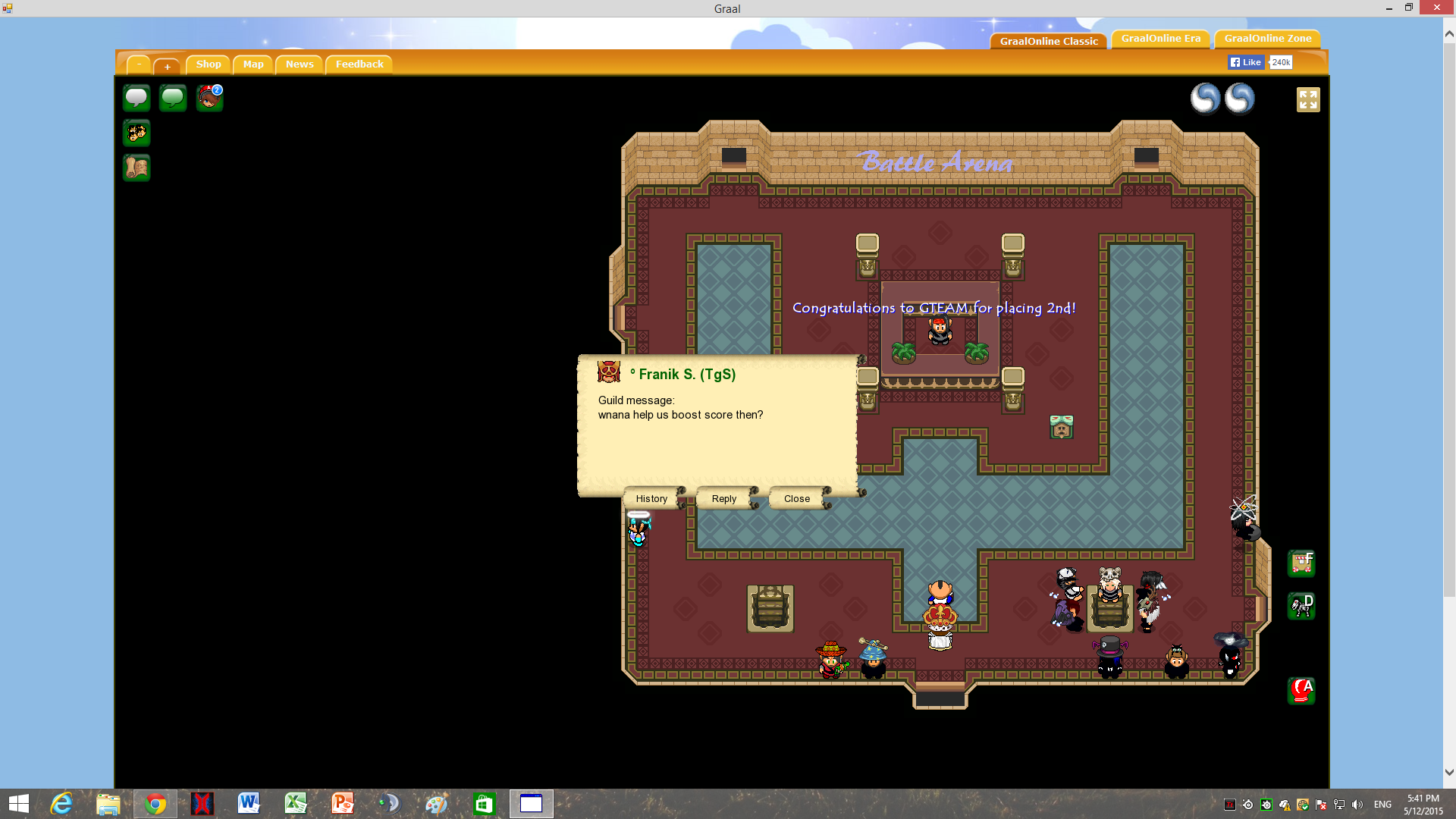Open the Shop tab
The width and height of the screenshot is (1456, 819).
click(x=209, y=64)
